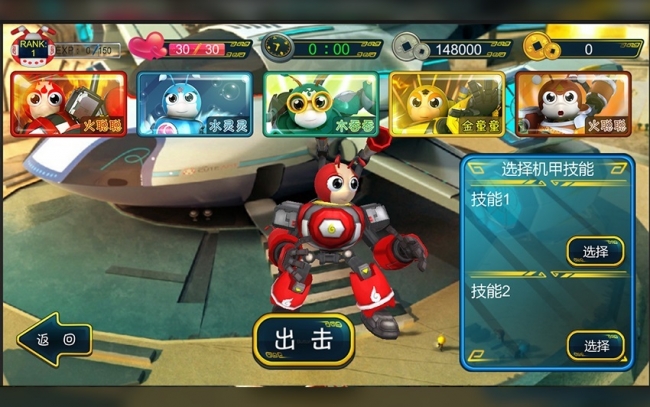Choose a skill for 技能1
This screenshot has width=650, height=407.
[595, 251]
